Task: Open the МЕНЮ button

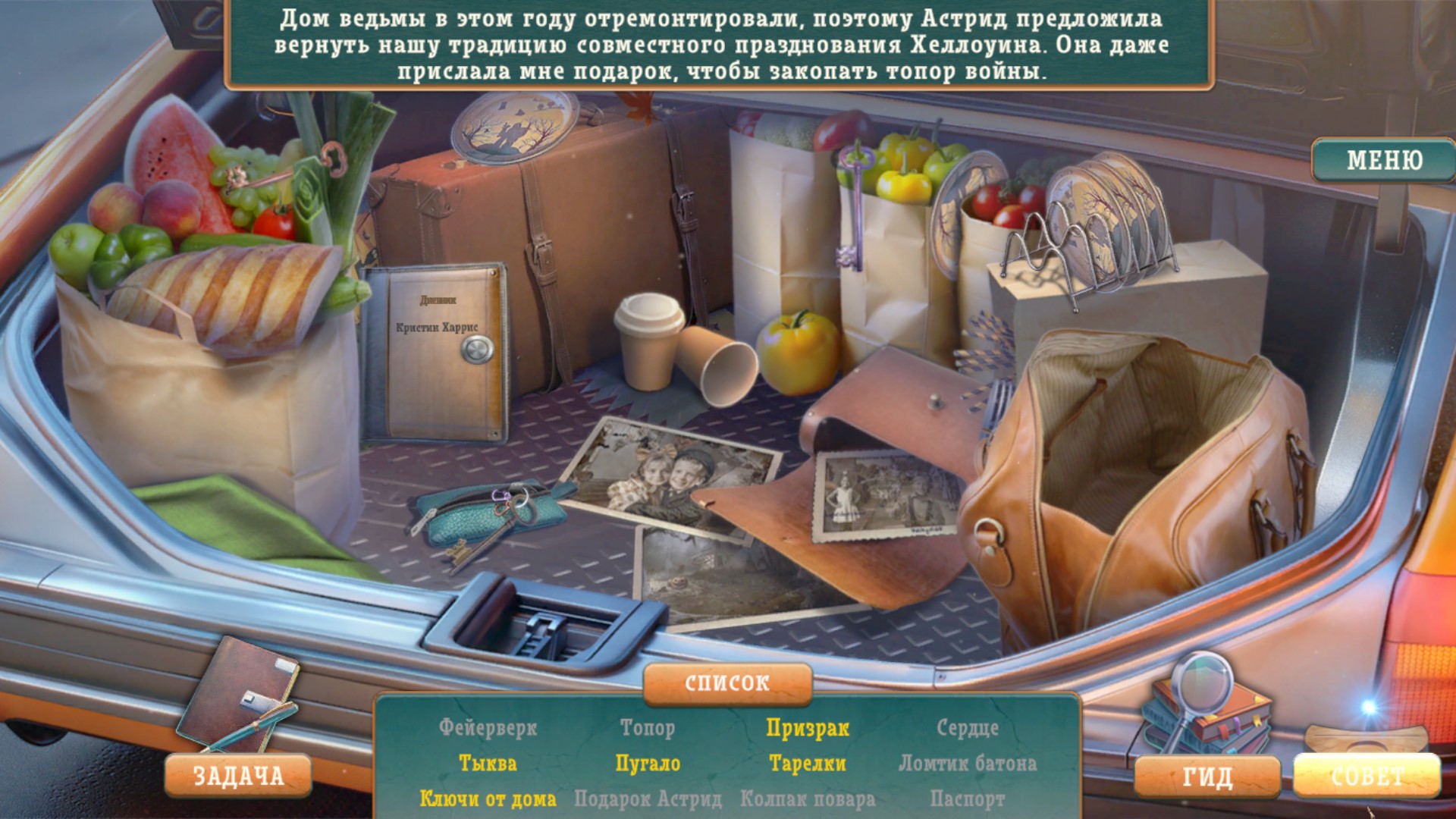Action: pos(1383,160)
